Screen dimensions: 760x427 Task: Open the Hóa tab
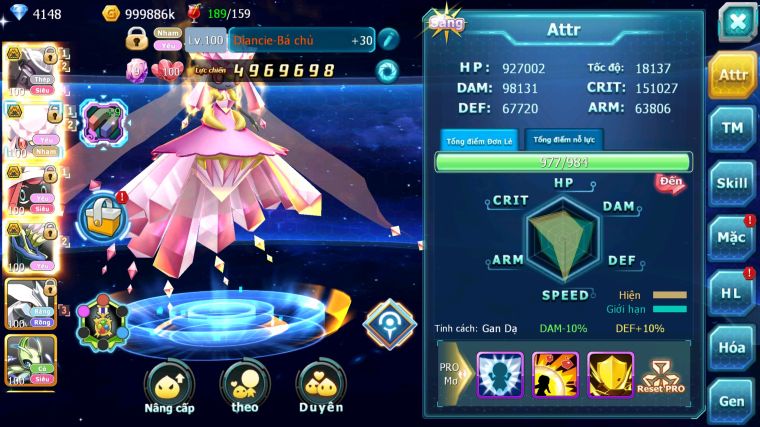coord(732,347)
